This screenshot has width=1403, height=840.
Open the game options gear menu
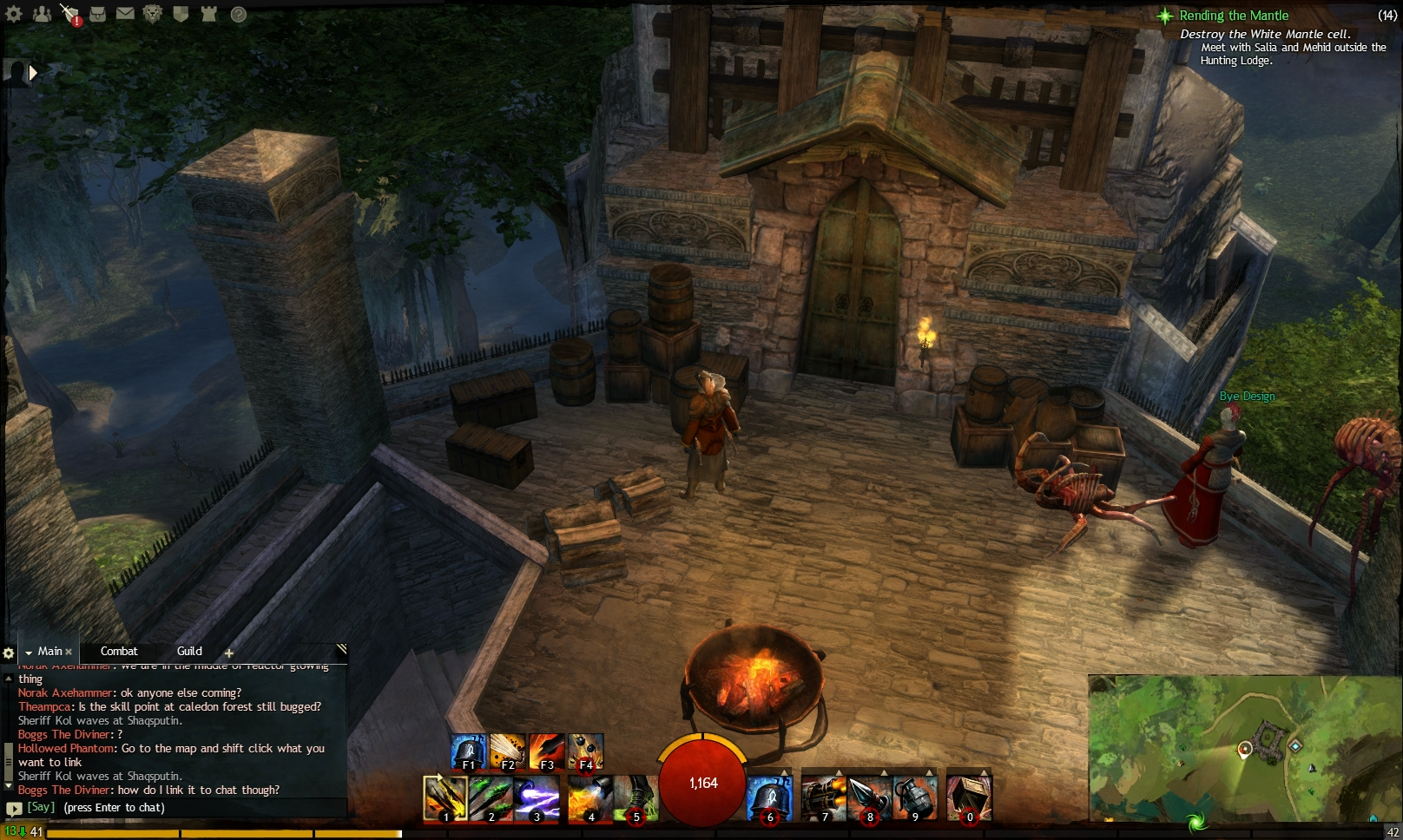coord(14,14)
